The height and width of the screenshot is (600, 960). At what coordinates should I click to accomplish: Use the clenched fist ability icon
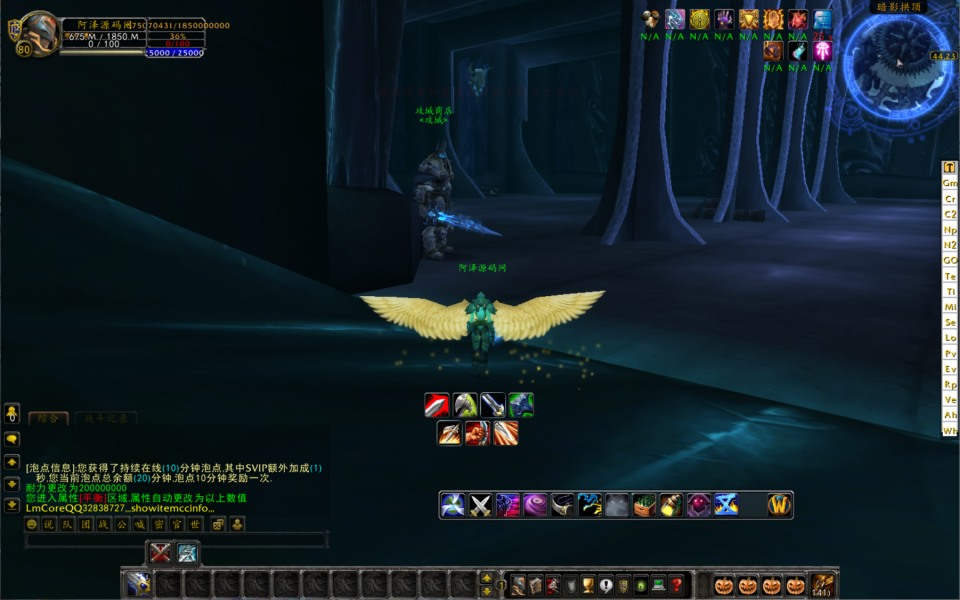[478, 433]
